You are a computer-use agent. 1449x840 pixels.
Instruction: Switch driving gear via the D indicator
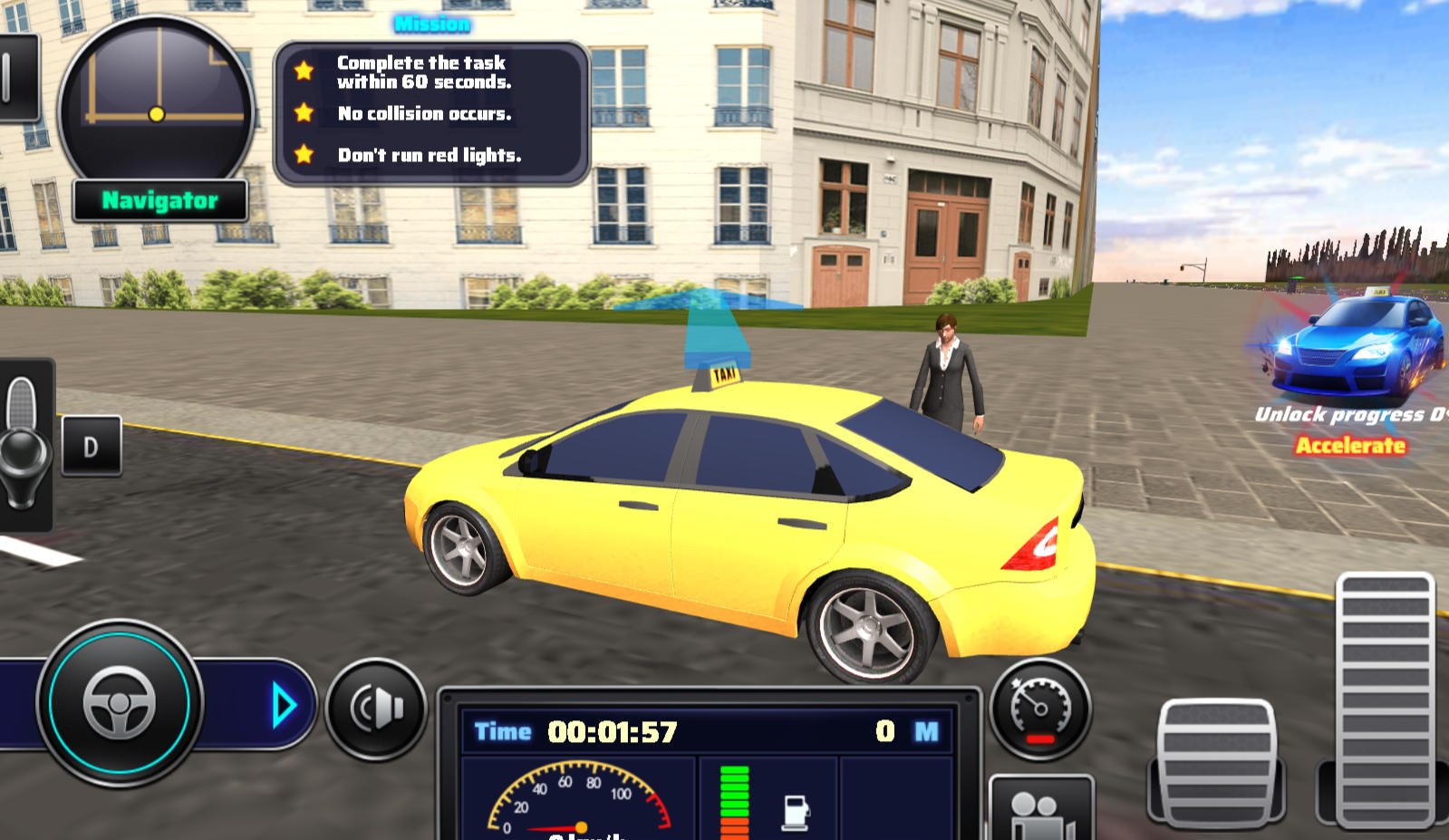click(x=91, y=445)
